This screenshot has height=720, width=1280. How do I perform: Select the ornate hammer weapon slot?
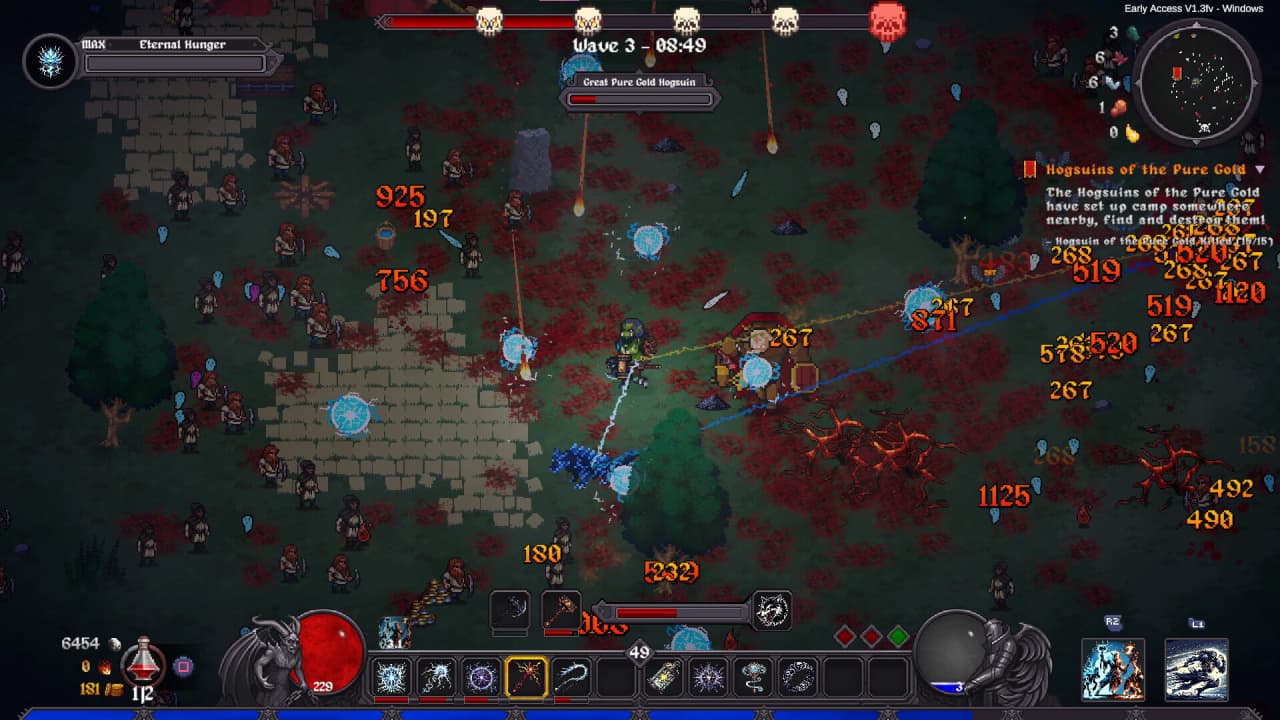pos(561,611)
